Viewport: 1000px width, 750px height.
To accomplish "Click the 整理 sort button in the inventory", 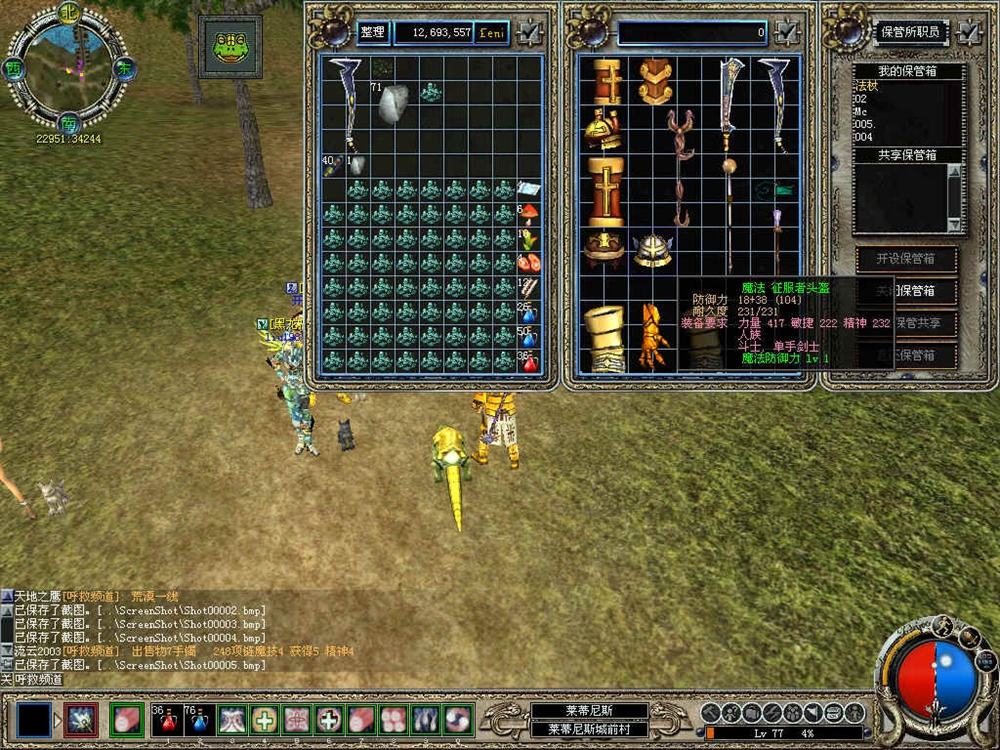I will click(x=372, y=33).
